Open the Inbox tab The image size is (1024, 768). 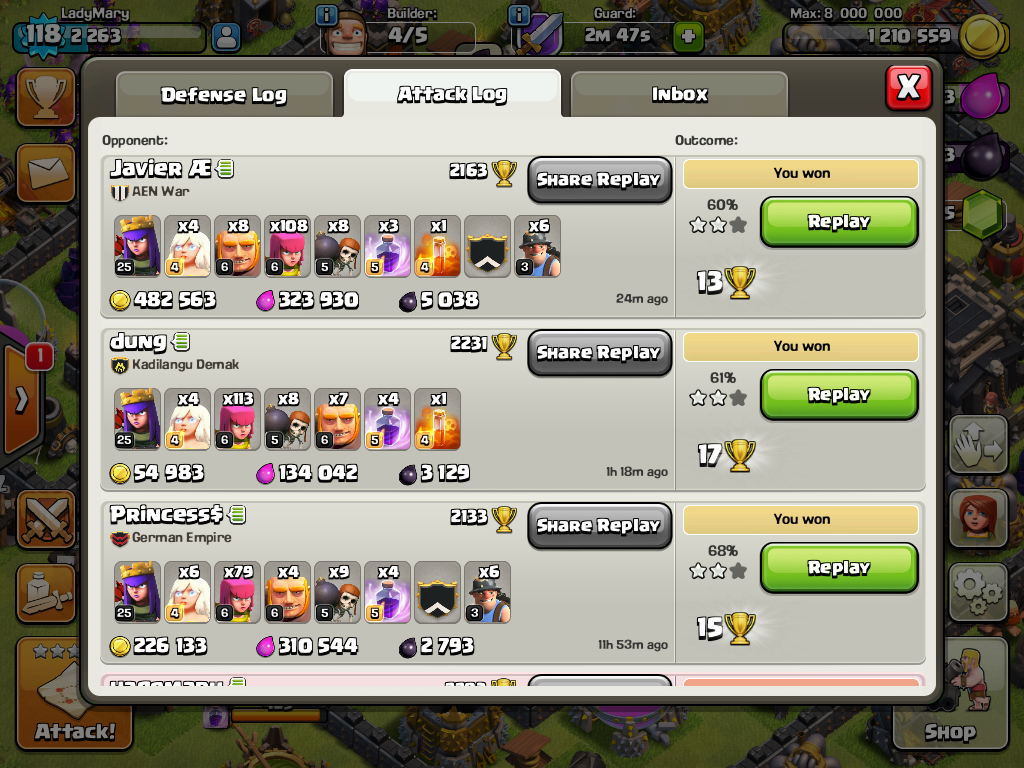pos(679,95)
